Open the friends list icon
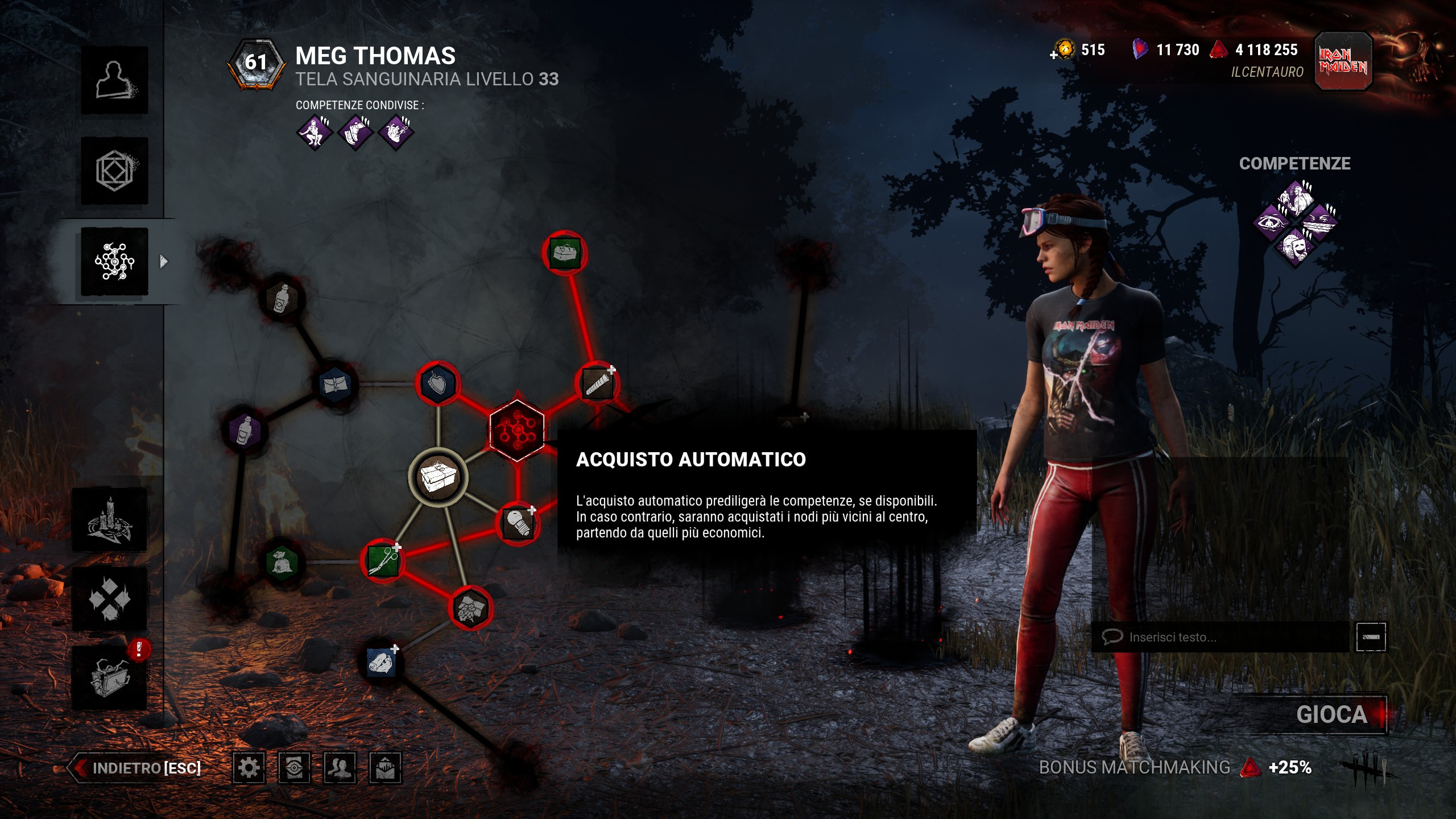Viewport: 1456px width, 819px height. tap(340, 768)
